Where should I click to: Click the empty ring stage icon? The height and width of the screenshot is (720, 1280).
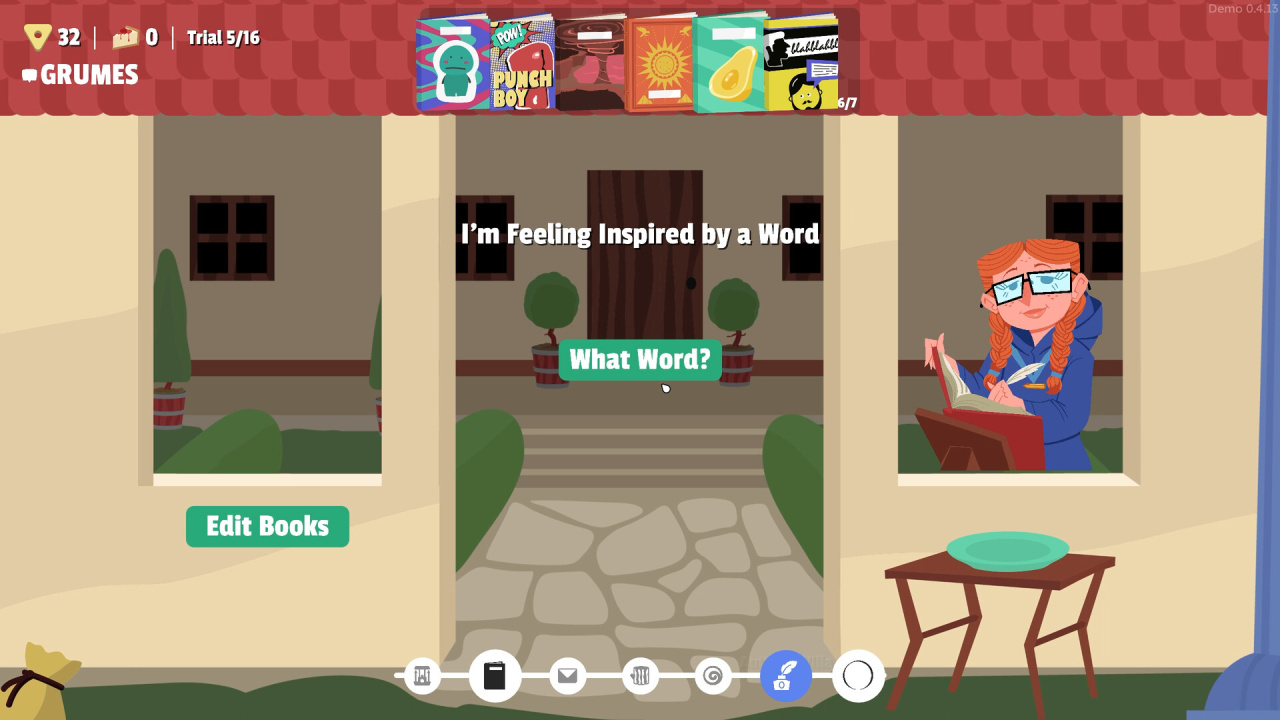(858, 676)
